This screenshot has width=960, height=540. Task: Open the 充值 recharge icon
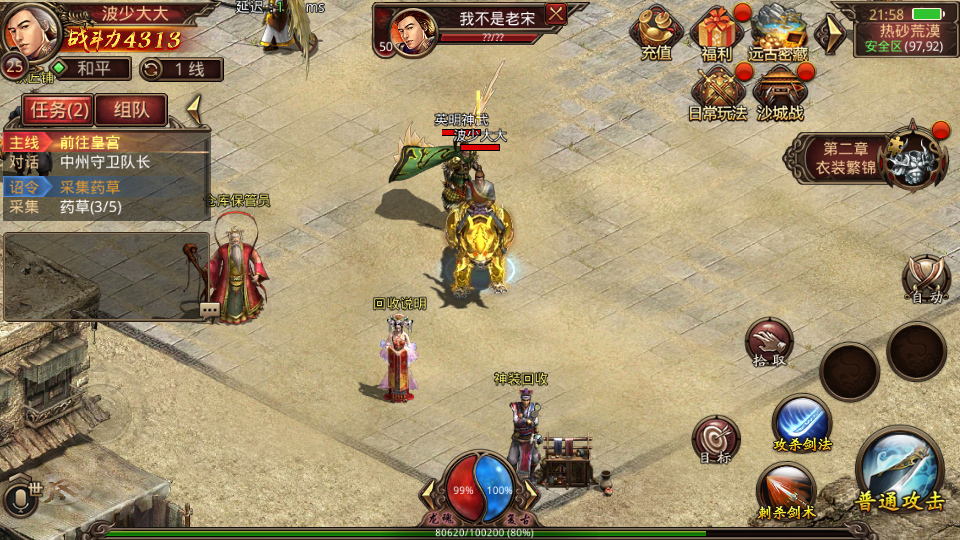point(656,31)
